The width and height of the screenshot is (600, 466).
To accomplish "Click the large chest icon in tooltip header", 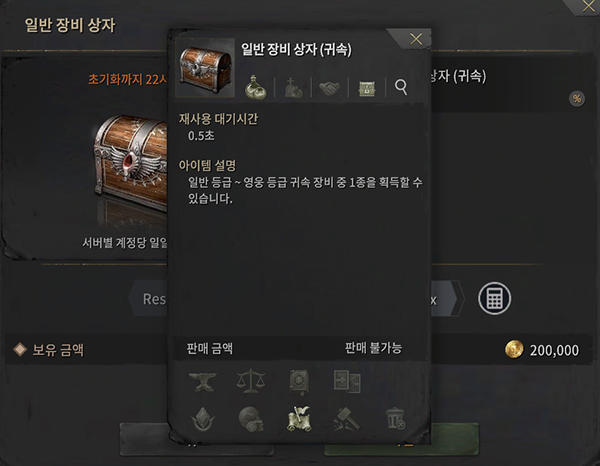I will tap(205, 70).
